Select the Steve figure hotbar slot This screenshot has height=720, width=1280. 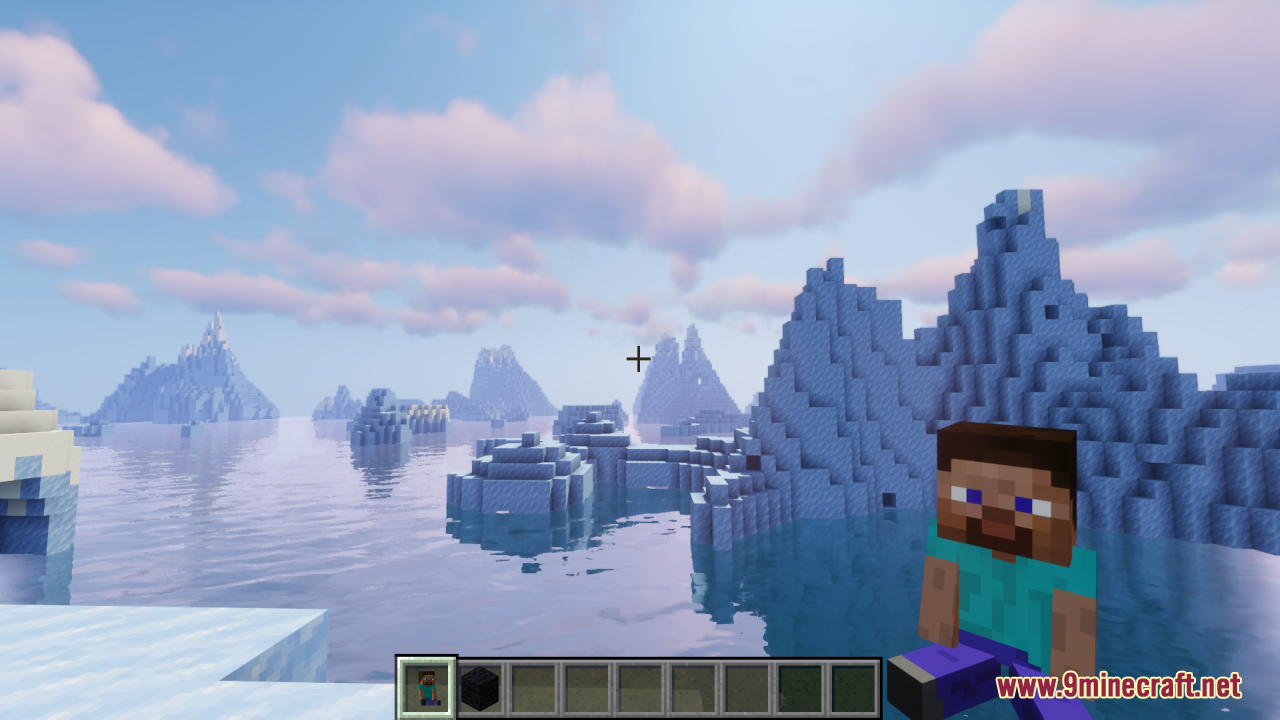pos(427,688)
